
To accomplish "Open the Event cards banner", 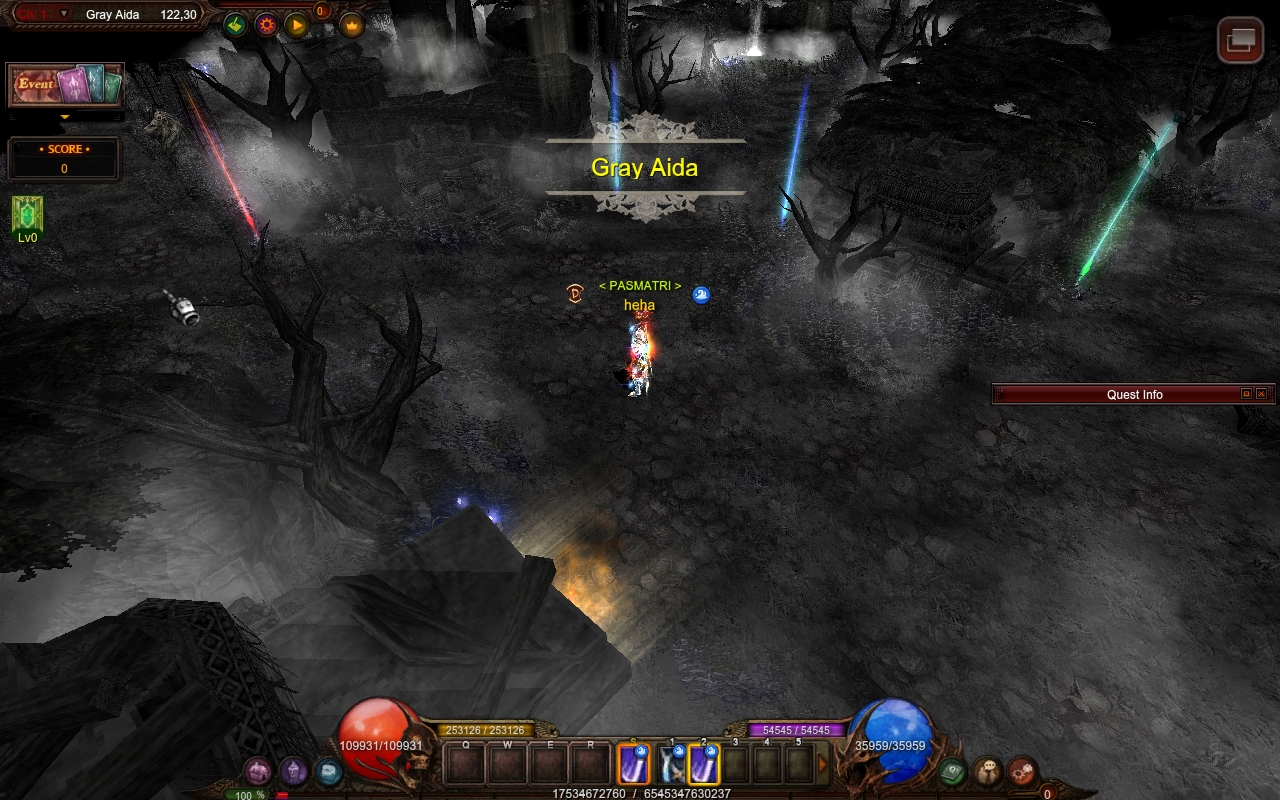I will (65, 85).
